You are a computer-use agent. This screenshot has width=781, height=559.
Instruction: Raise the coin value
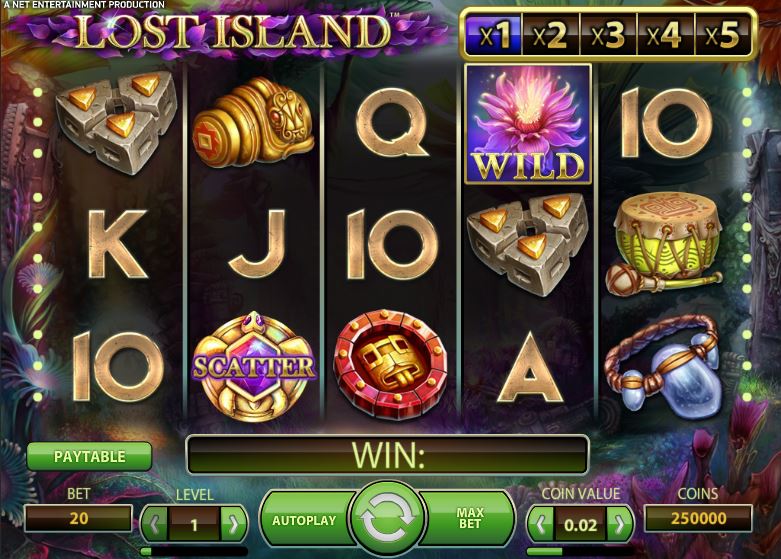620,522
